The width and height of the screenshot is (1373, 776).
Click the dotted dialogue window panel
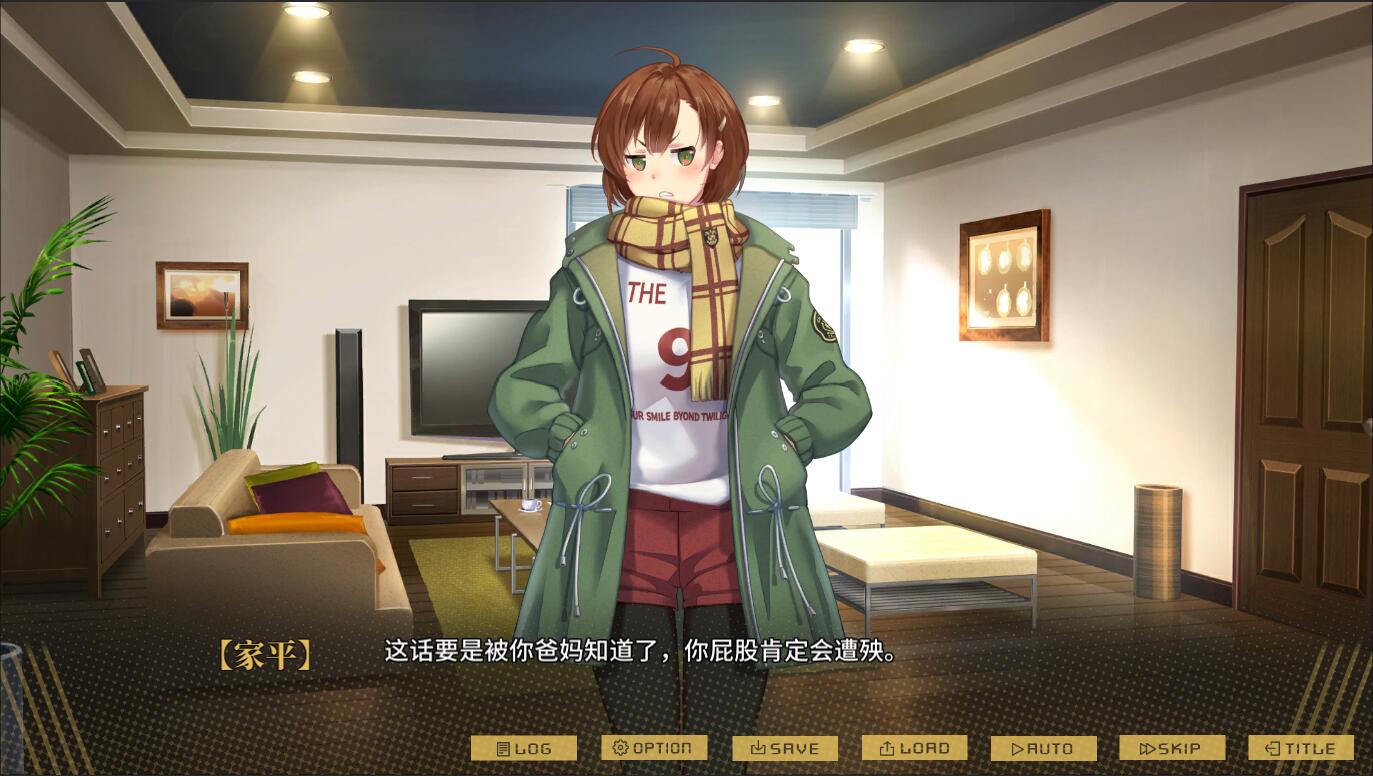(x=686, y=690)
